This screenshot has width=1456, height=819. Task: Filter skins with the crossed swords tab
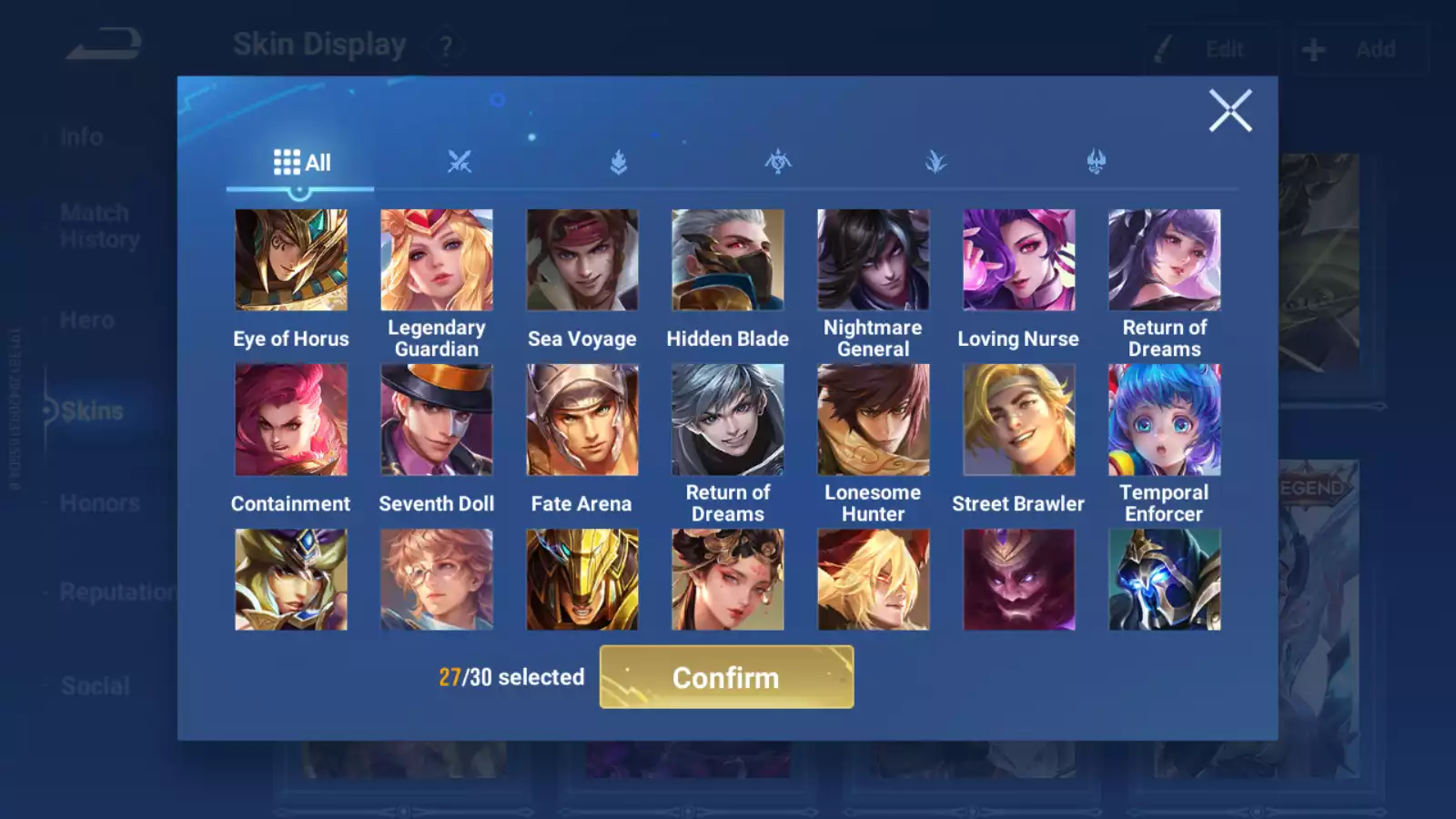460,163
